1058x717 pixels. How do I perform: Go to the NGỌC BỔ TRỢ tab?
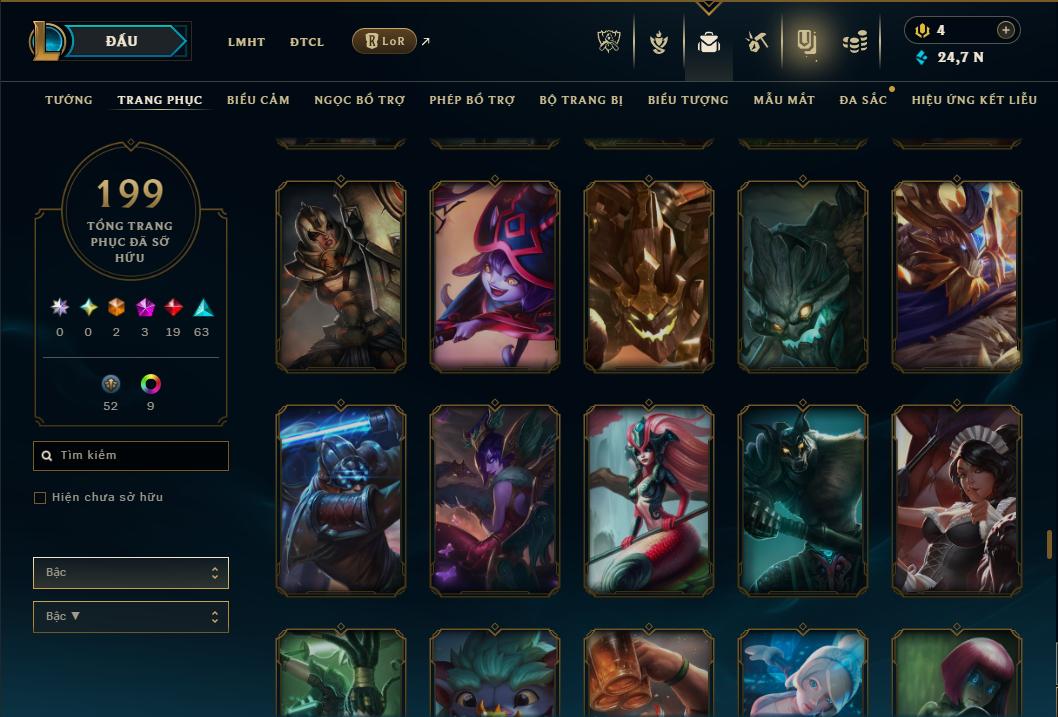(x=359, y=100)
